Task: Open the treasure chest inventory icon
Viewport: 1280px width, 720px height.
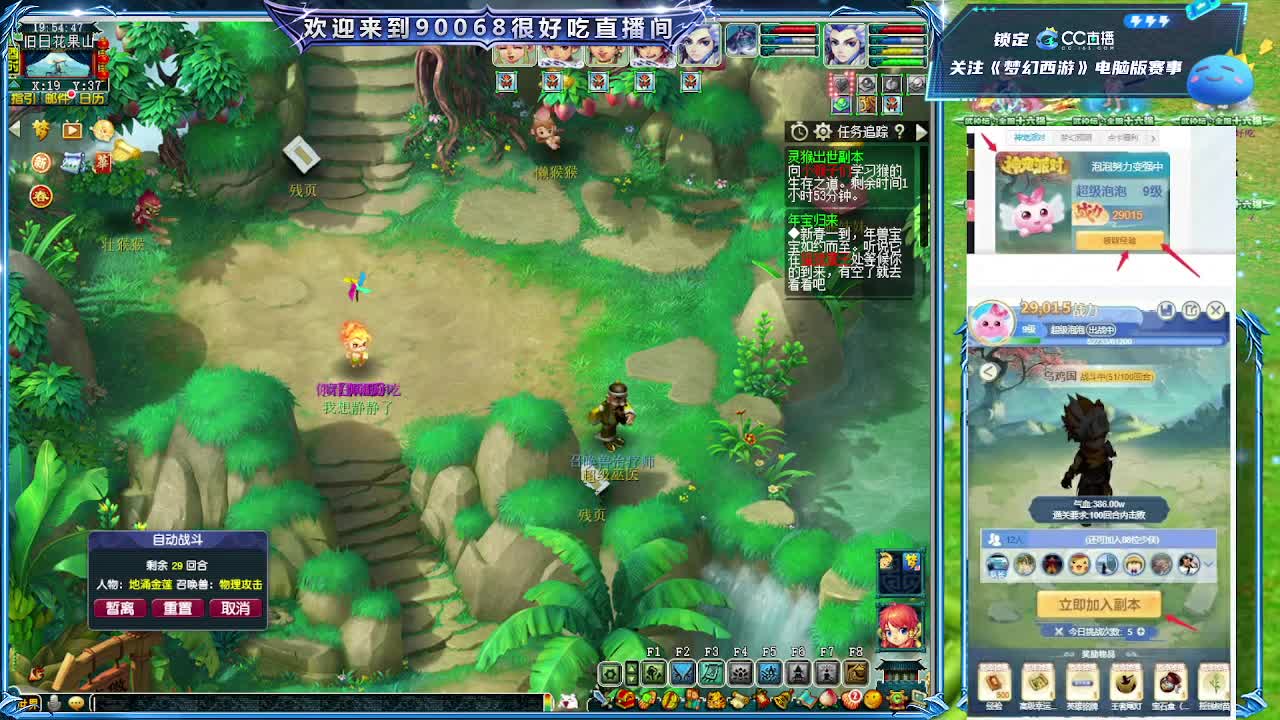Action: [623, 698]
